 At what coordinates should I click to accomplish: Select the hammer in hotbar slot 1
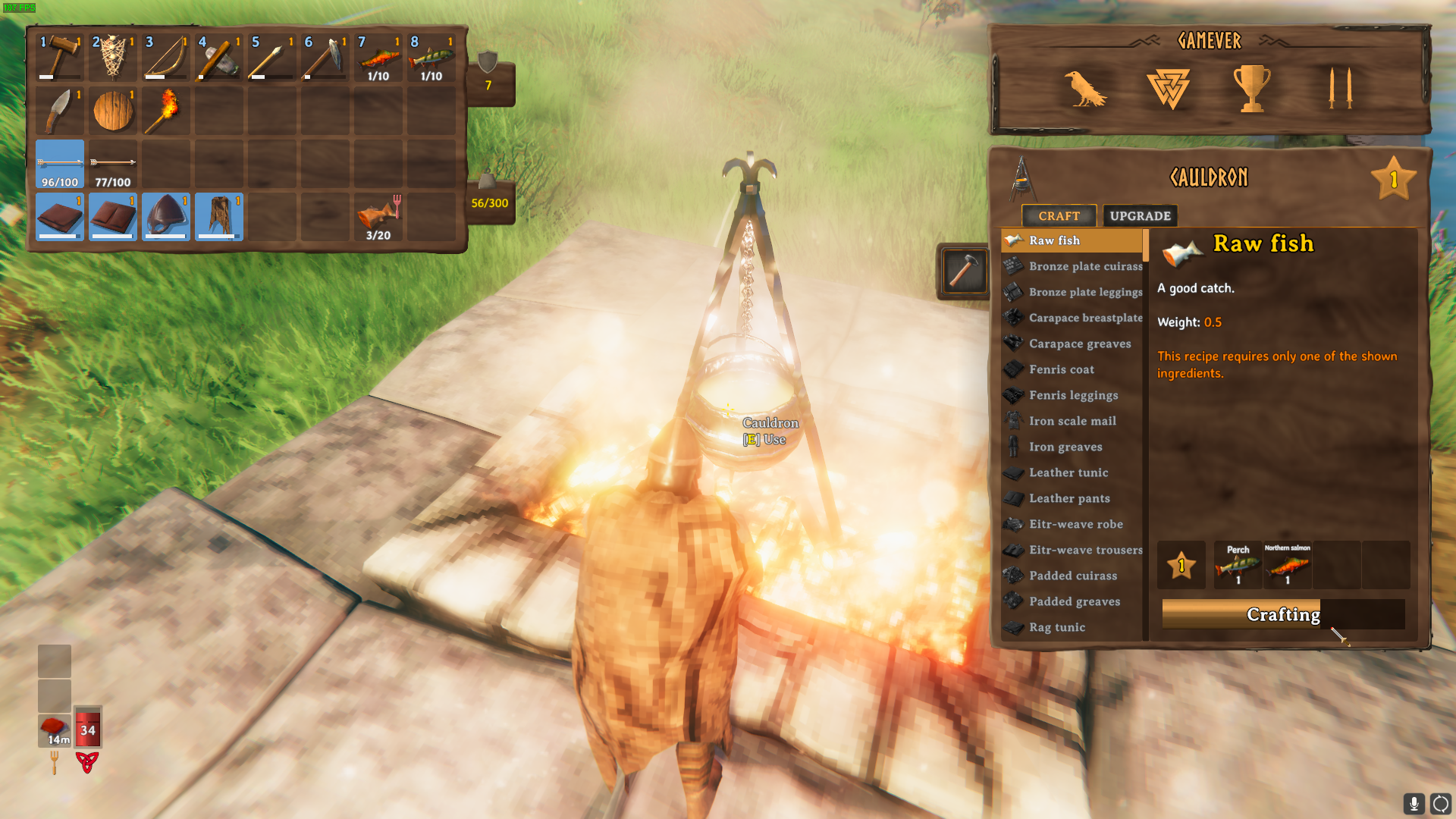click(60, 57)
